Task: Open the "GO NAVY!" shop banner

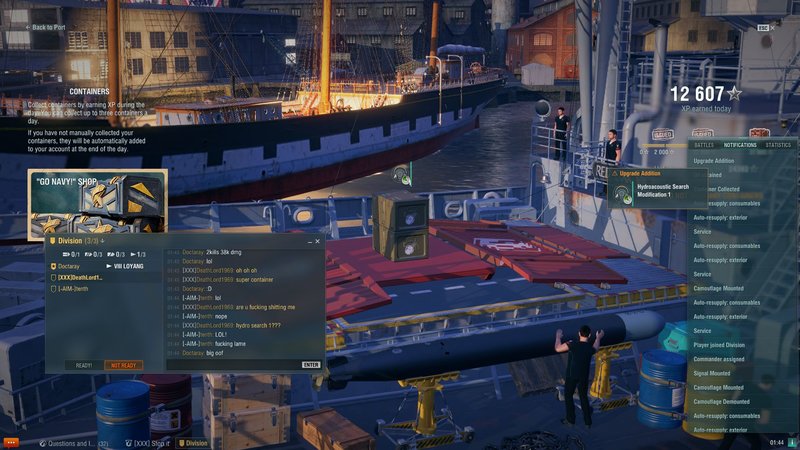Action: click(97, 203)
